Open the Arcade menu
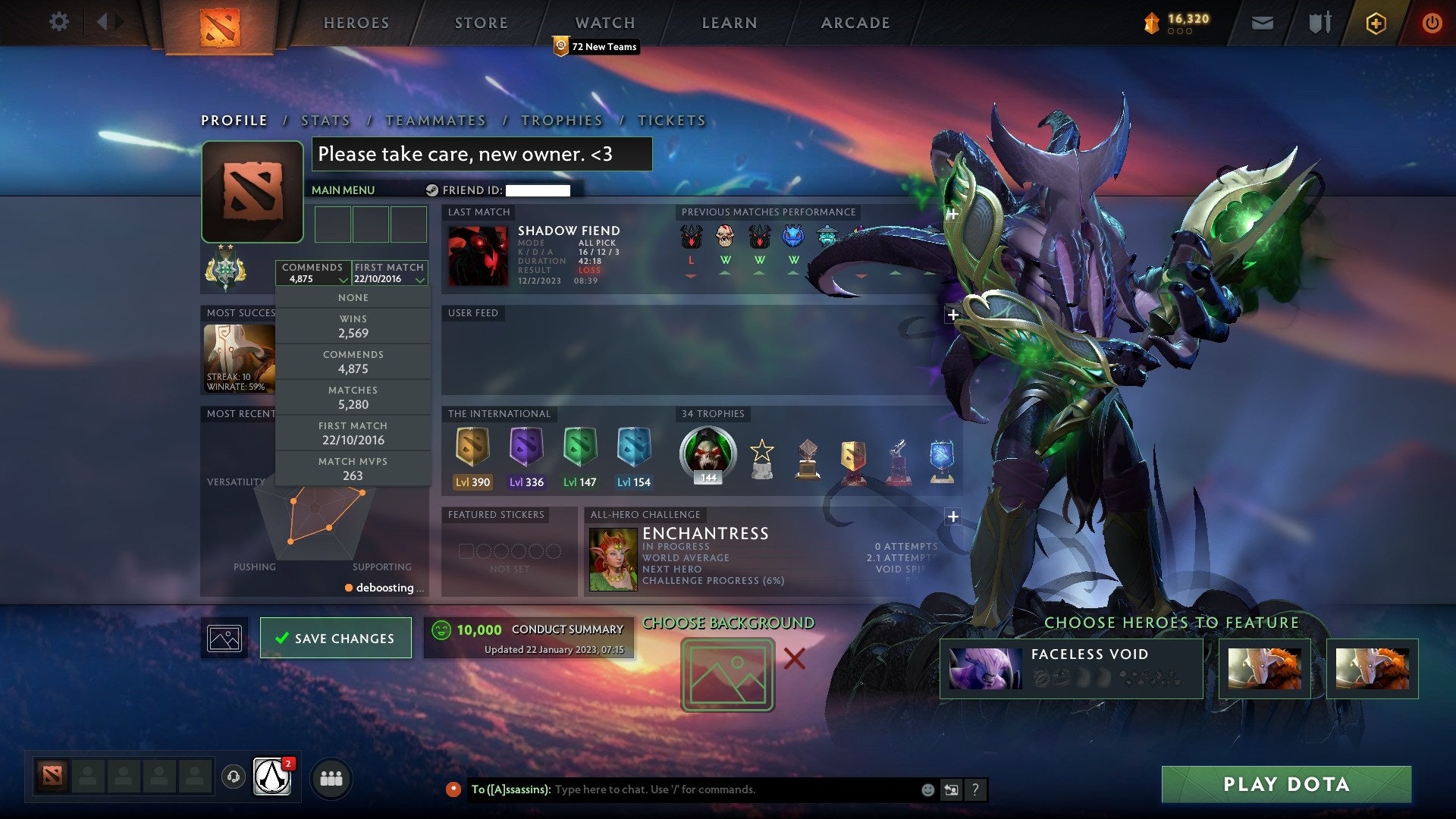Viewport: 1456px width, 819px height. pyautogui.click(x=855, y=23)
